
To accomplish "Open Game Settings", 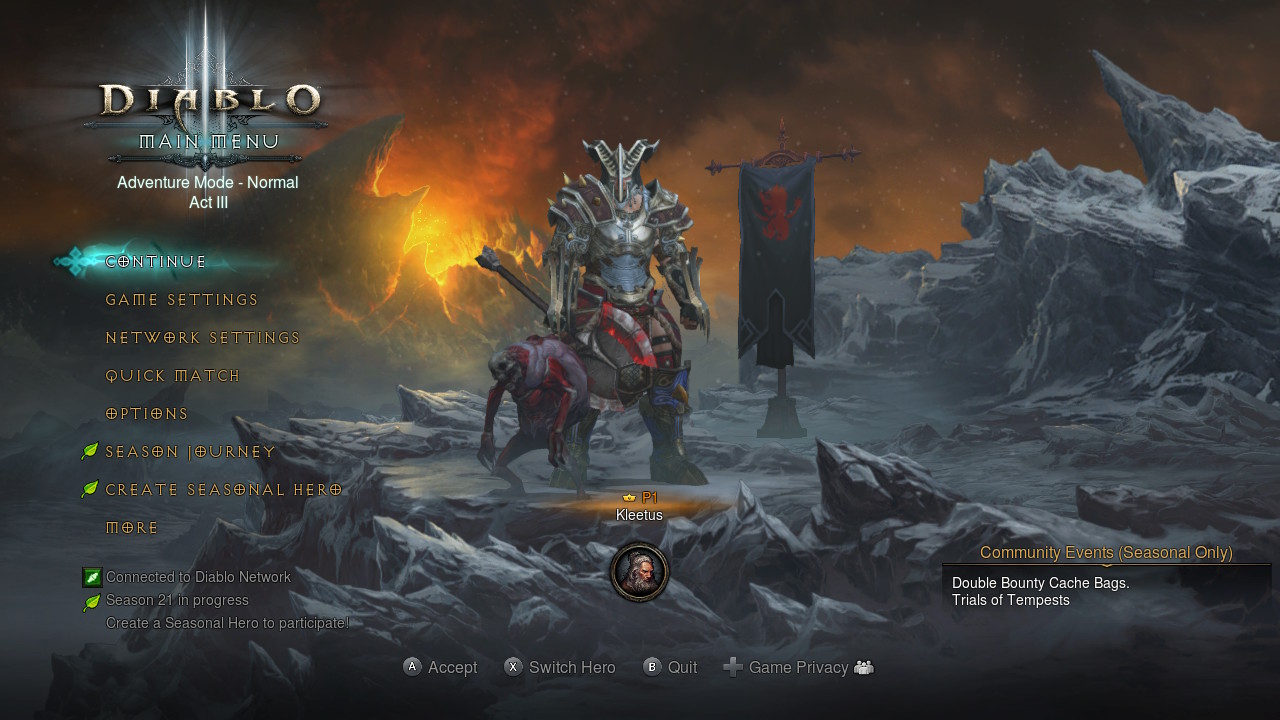I will (x=182, y=300).
